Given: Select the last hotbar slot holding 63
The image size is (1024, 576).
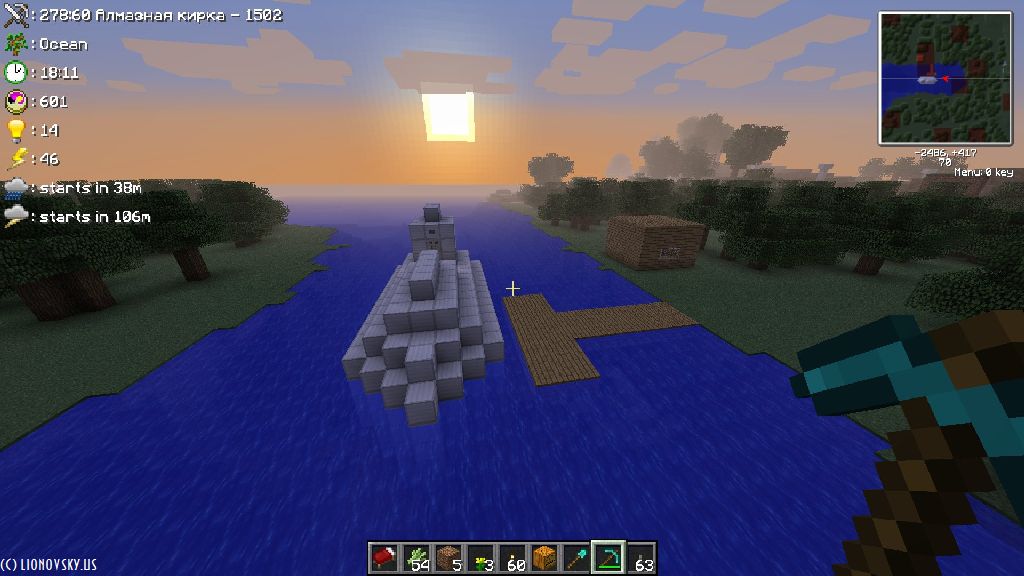Looking at the screenshot, I should pyautogui.click(x=641, y=558).
